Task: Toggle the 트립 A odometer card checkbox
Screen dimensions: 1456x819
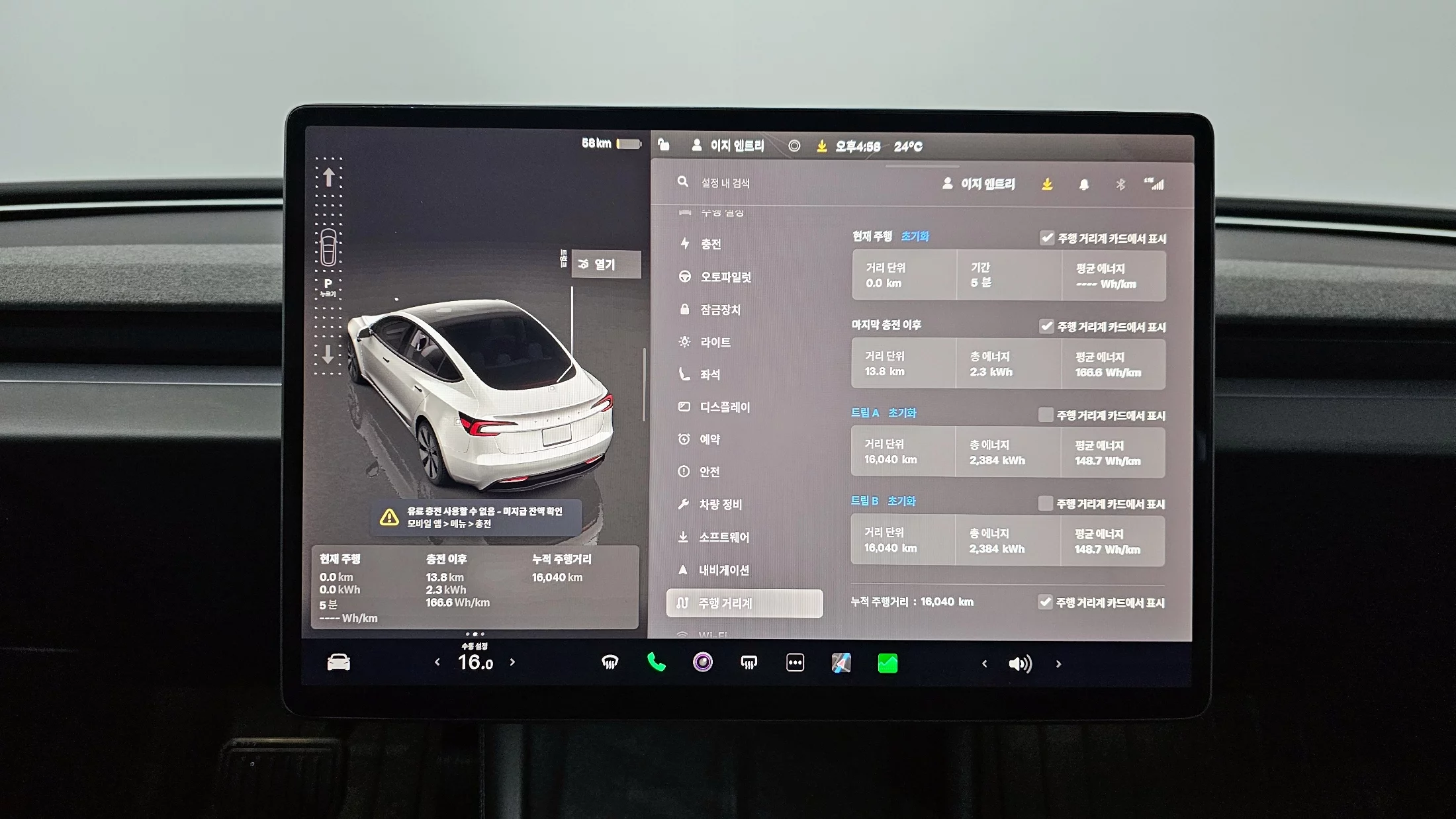Action: click(x=1046, y=415)
